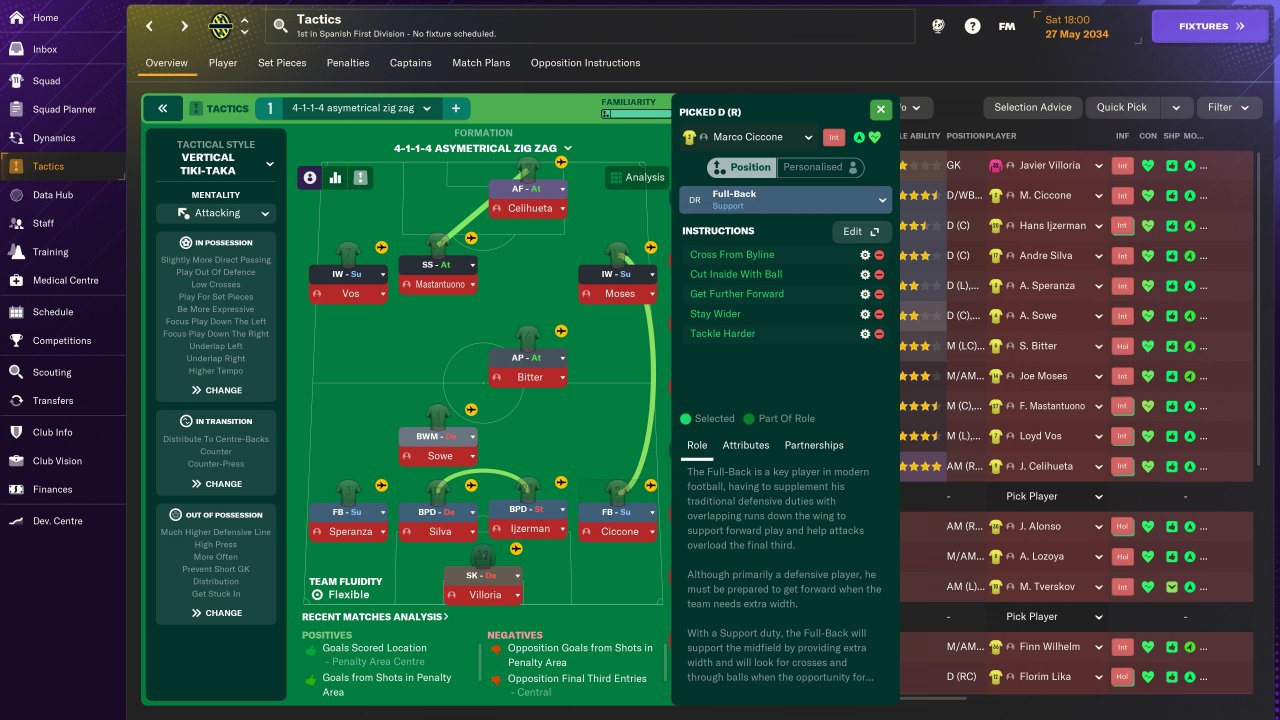This screenshot has width=1280, height=720.
Task: Open the Opposition Instructions tab
Action: pos(585,63)
